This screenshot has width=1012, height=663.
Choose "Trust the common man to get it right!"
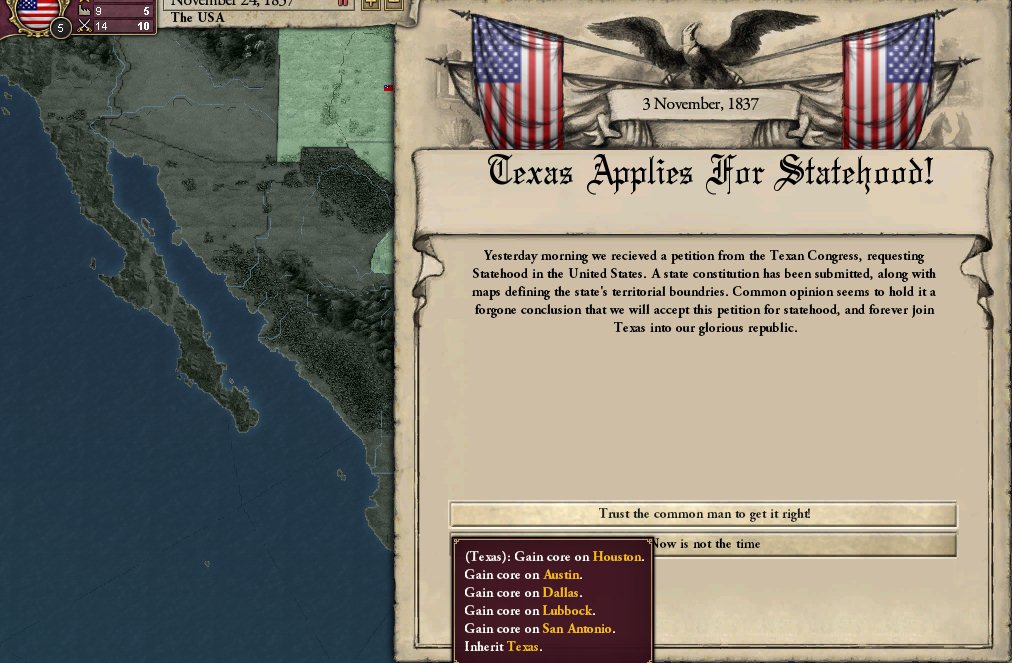[x=703, y=514]
